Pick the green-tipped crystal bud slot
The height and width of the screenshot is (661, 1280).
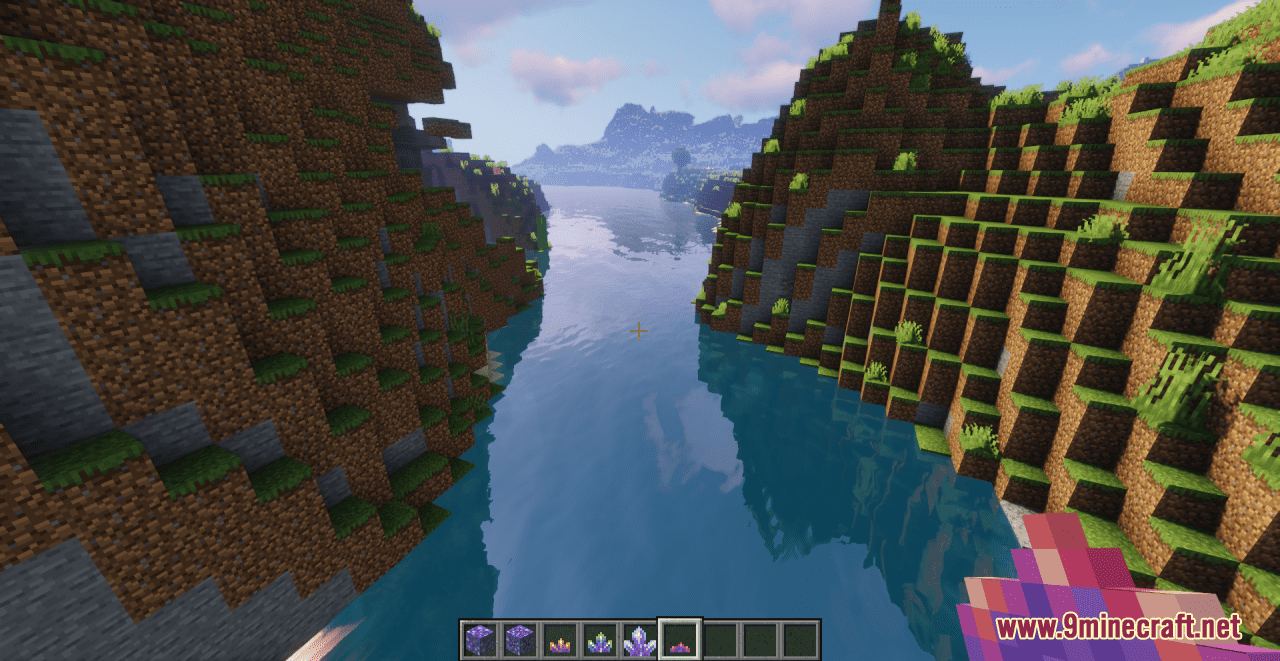coord(599,640)
